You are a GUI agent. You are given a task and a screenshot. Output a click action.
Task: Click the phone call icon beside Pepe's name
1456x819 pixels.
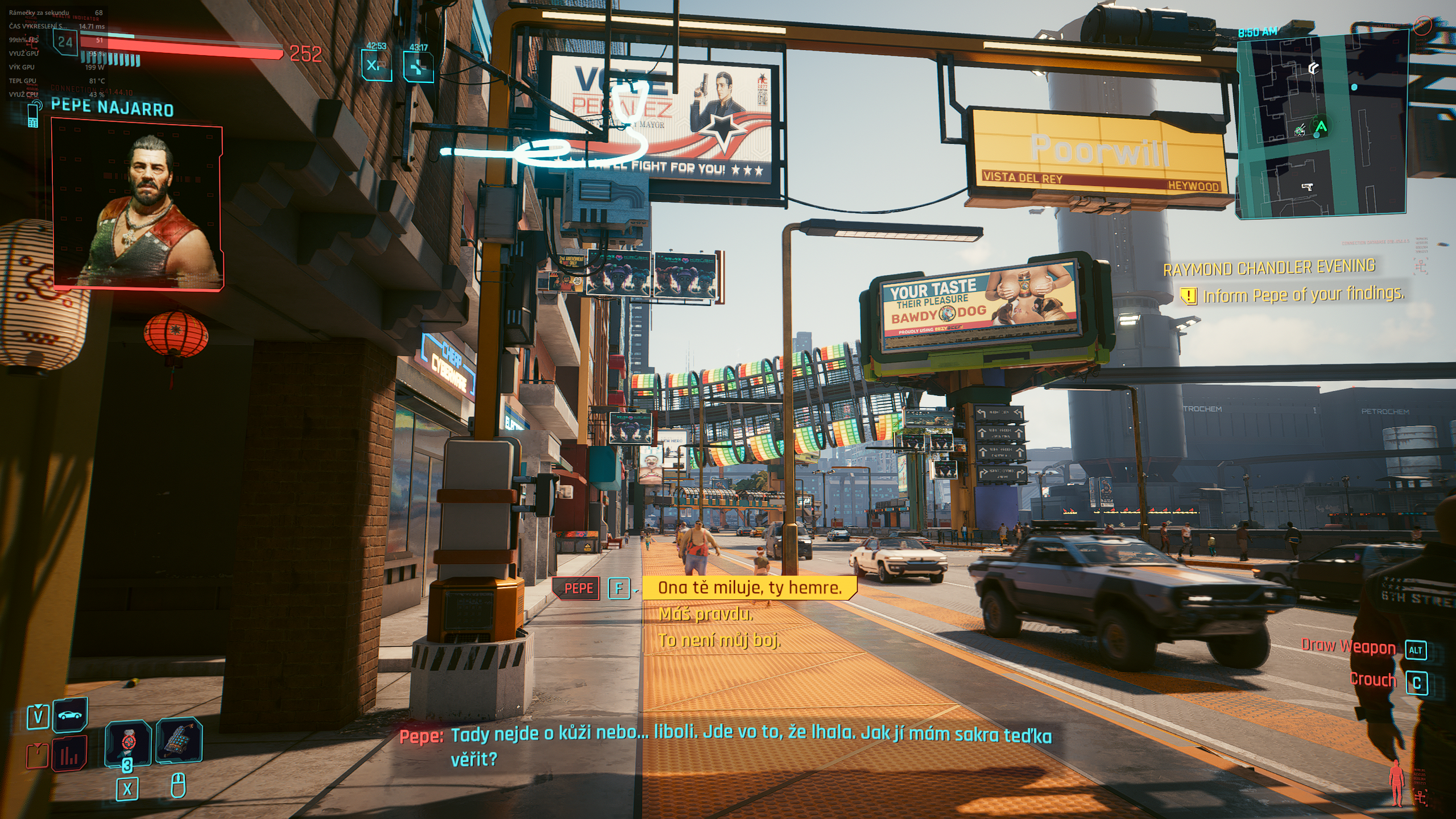[34, 114]
